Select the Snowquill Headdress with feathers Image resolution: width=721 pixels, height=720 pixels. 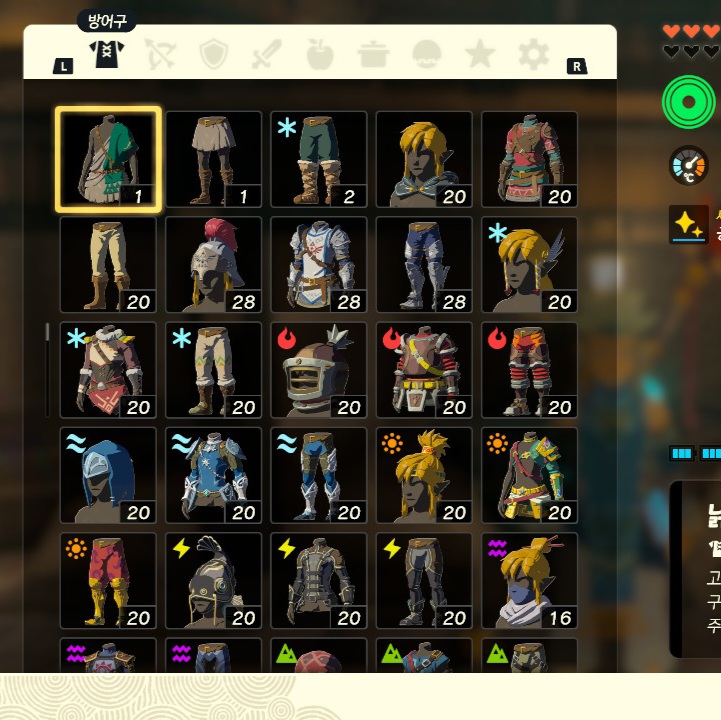coord(530,265)
